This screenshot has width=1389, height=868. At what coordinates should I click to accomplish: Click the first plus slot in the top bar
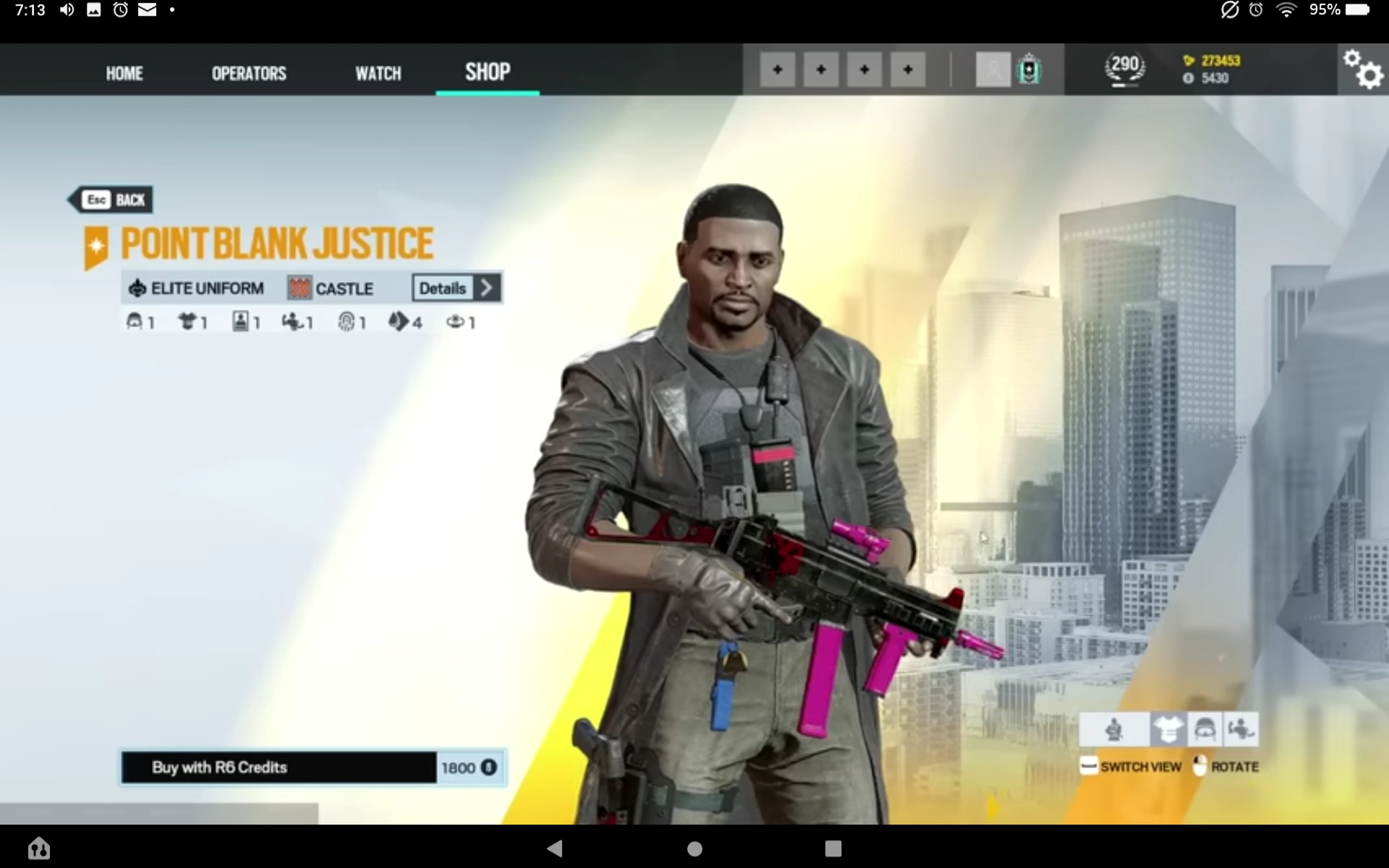point(778,69)
